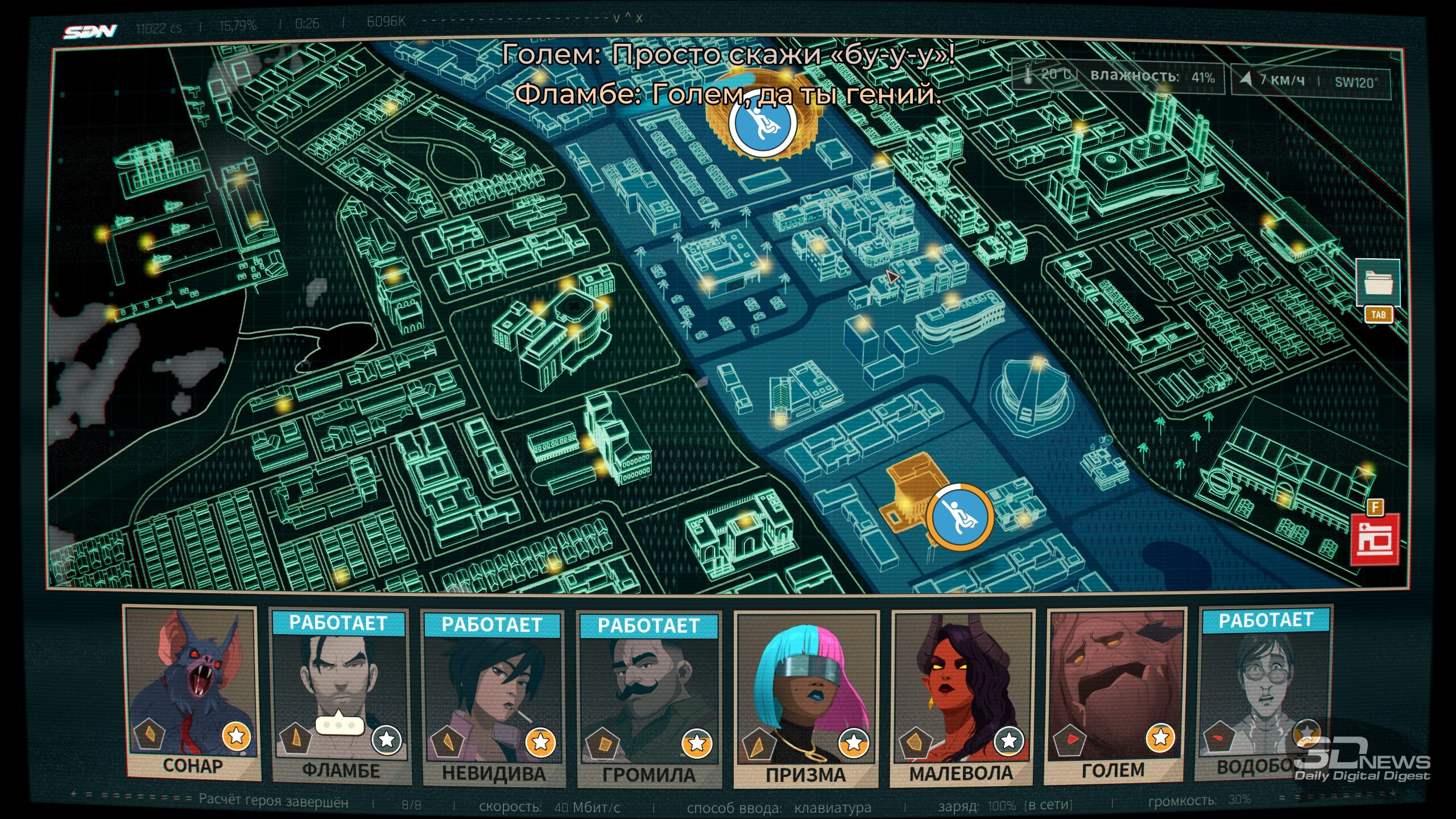Screen dimensions: 1456x819
Task: Select the Малевола hero card
Action: tap(962, 697)
